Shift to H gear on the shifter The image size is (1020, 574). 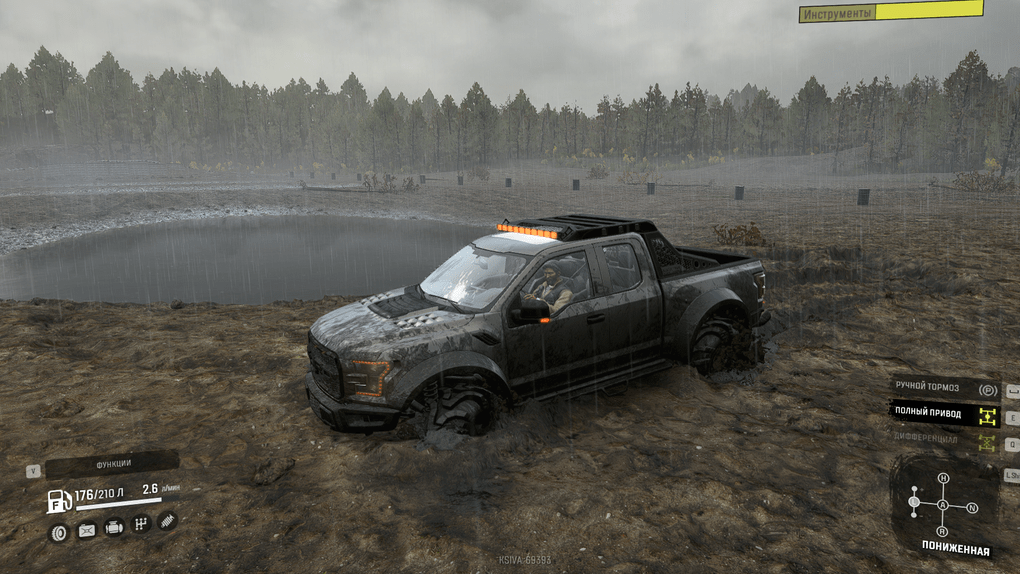click(x=943, y=479)
